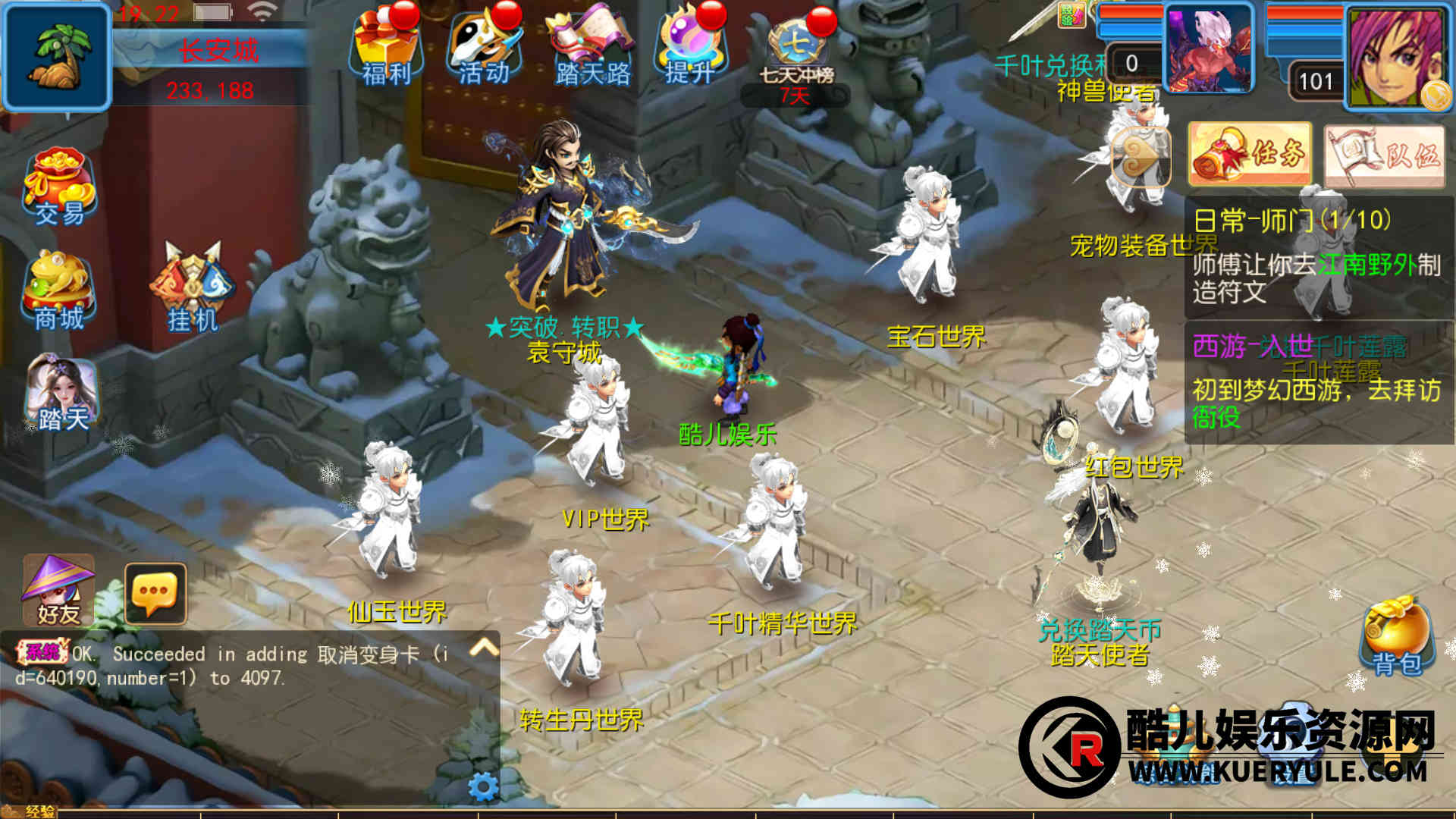Expand the chat log with the arrow
1456x819 pixels.
tap(484, 647)
